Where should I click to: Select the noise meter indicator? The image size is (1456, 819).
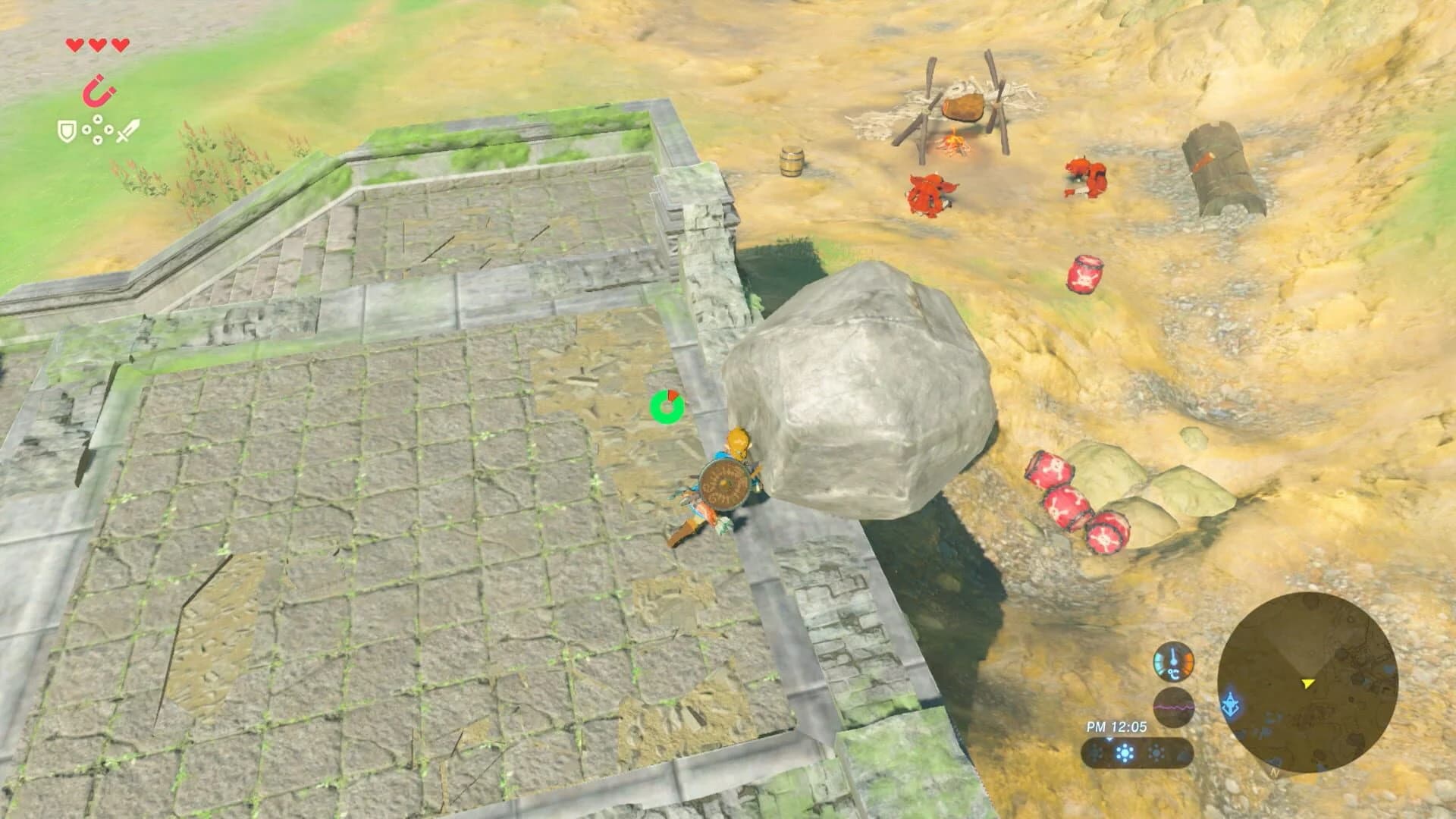(1174, 706)
